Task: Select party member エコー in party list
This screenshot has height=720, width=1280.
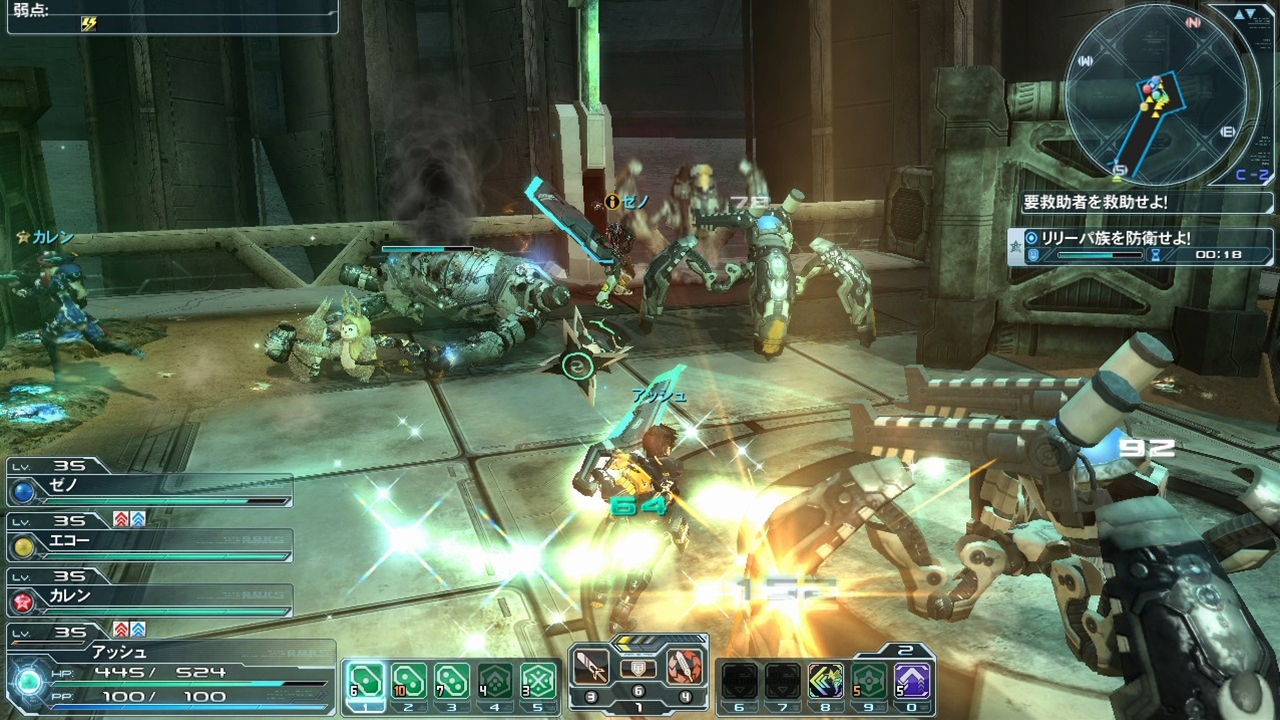Action: (x=150, y=545)
